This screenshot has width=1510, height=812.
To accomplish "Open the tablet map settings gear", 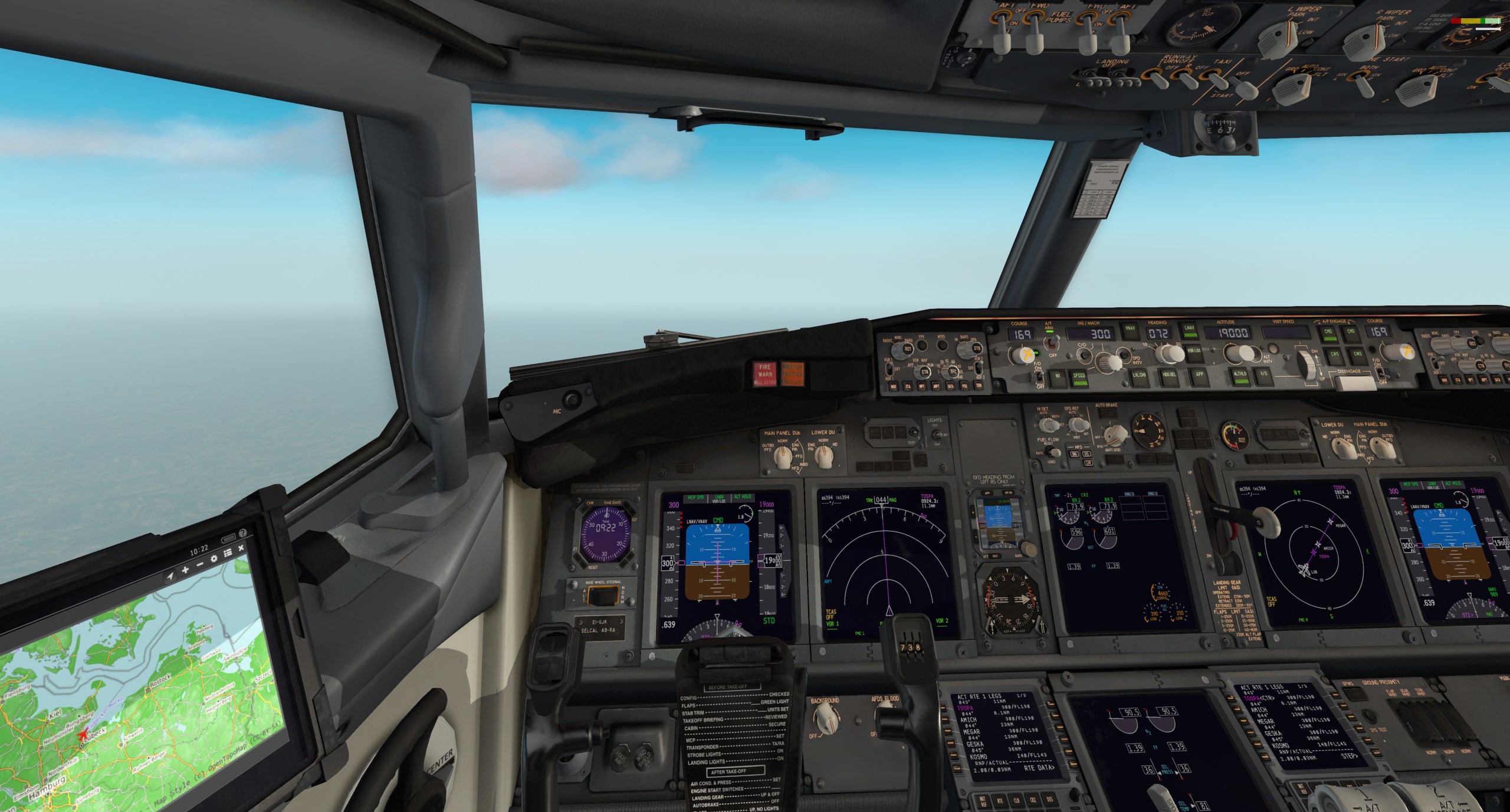I will pos(214,558).
